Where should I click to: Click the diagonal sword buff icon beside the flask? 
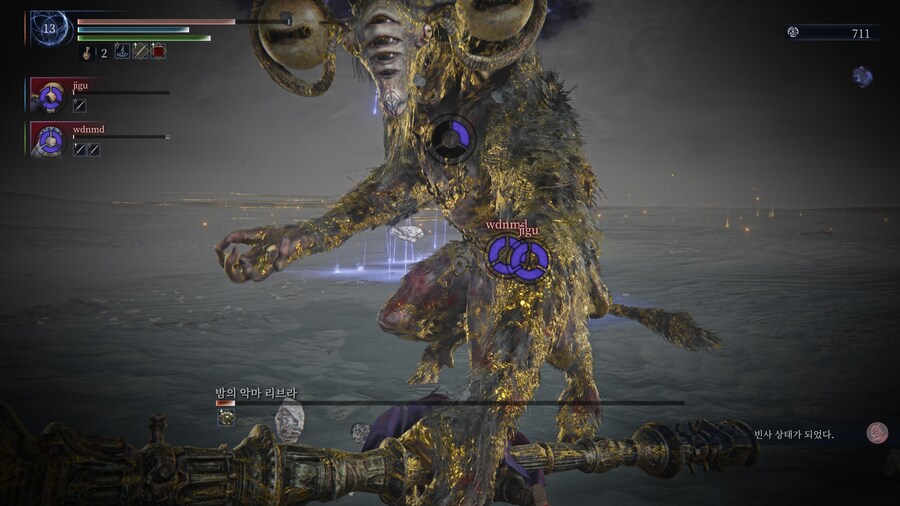(x=140, y=51)
